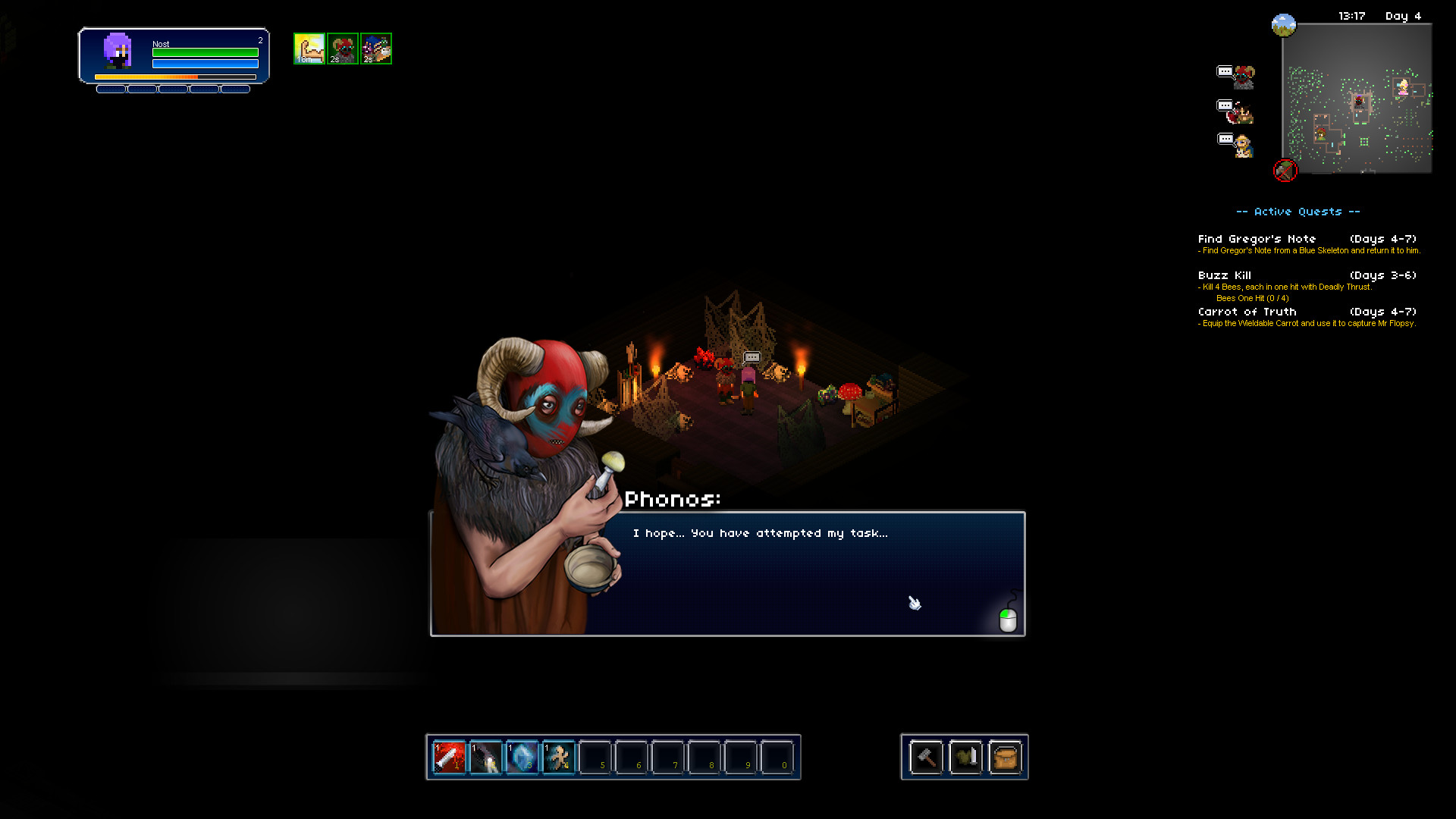Viewport: 1456px width, 819px height.
Task: Open the leather bag inventory
Action: pyautogui.click(x=1005, y=757)
